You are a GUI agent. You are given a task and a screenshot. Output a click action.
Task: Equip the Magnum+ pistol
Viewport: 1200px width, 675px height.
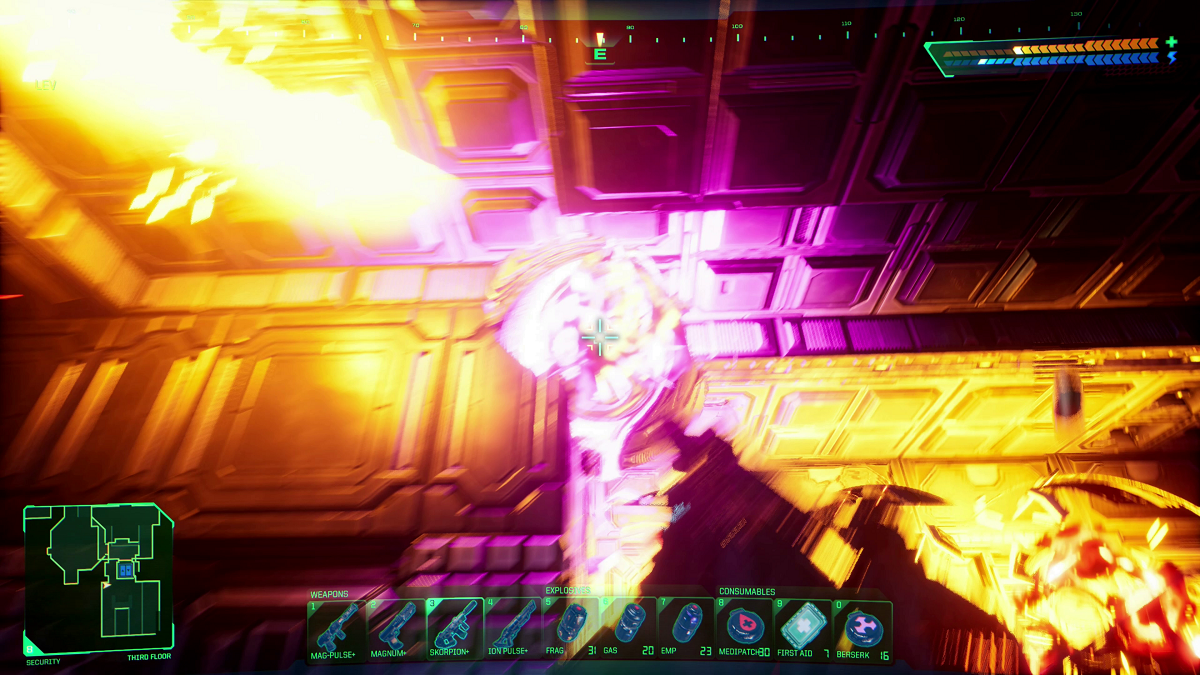click(396, 629)
